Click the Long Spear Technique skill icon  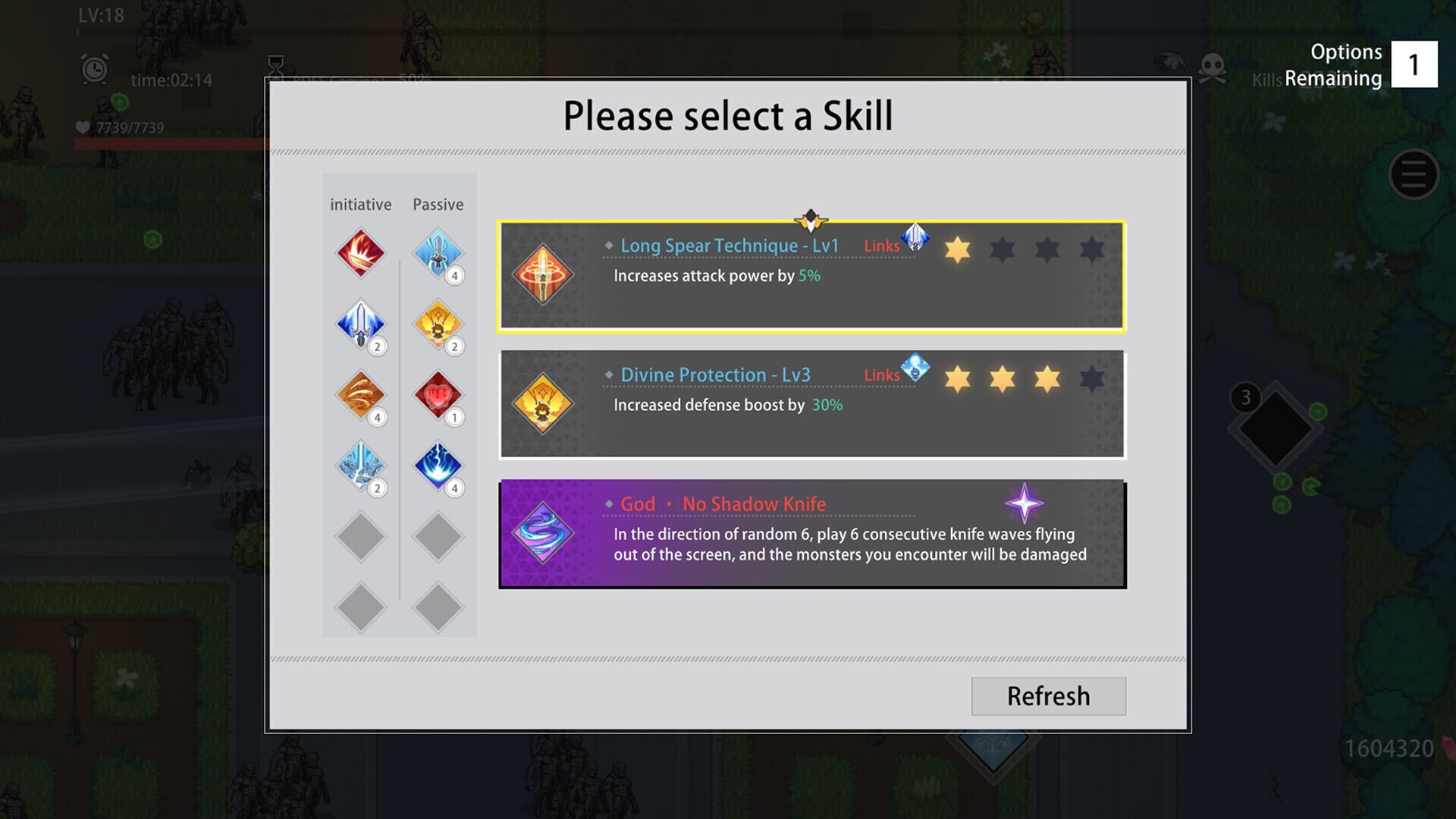tap(543, 275)
